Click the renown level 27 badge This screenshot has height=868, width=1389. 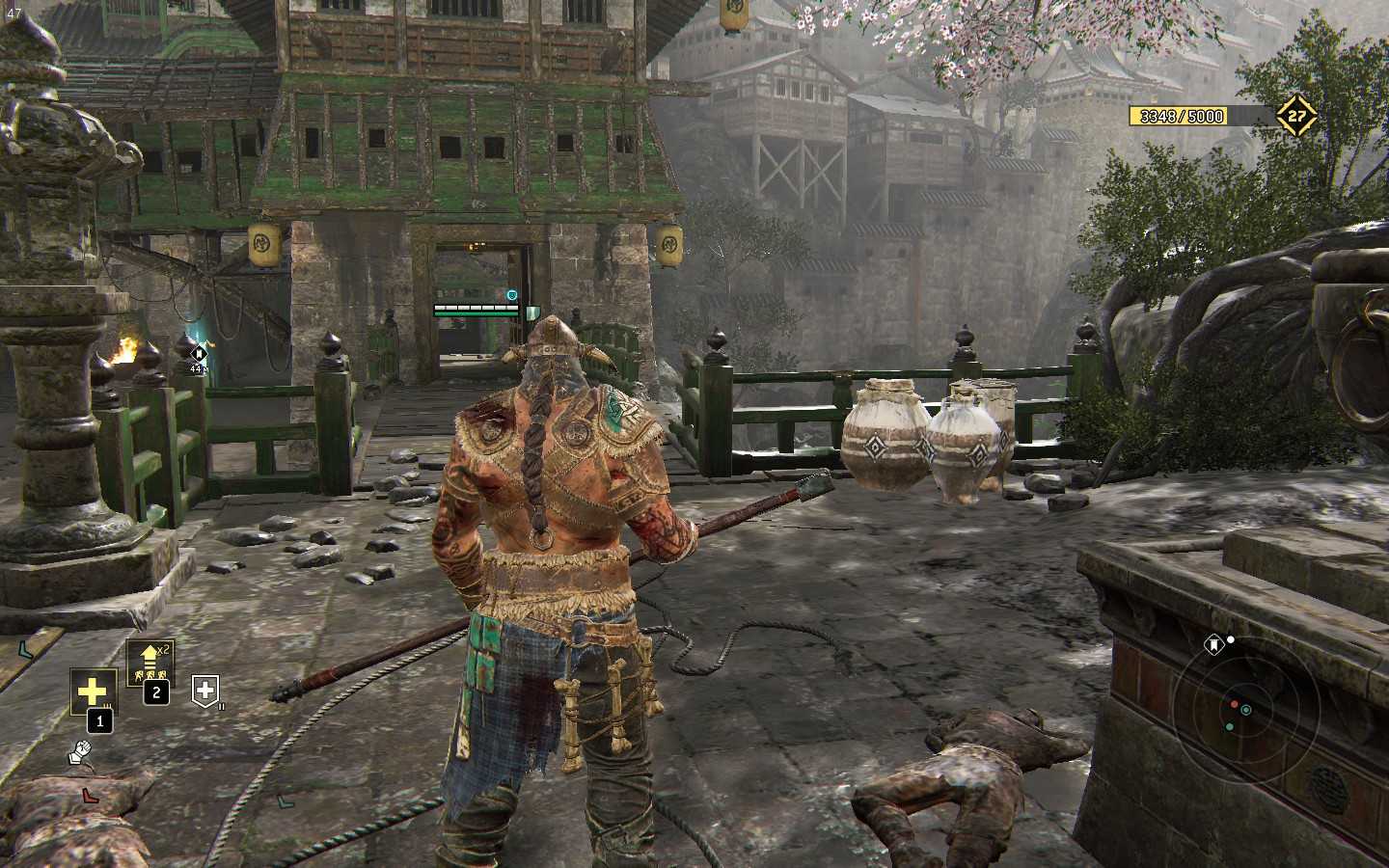coord(1297,116)
